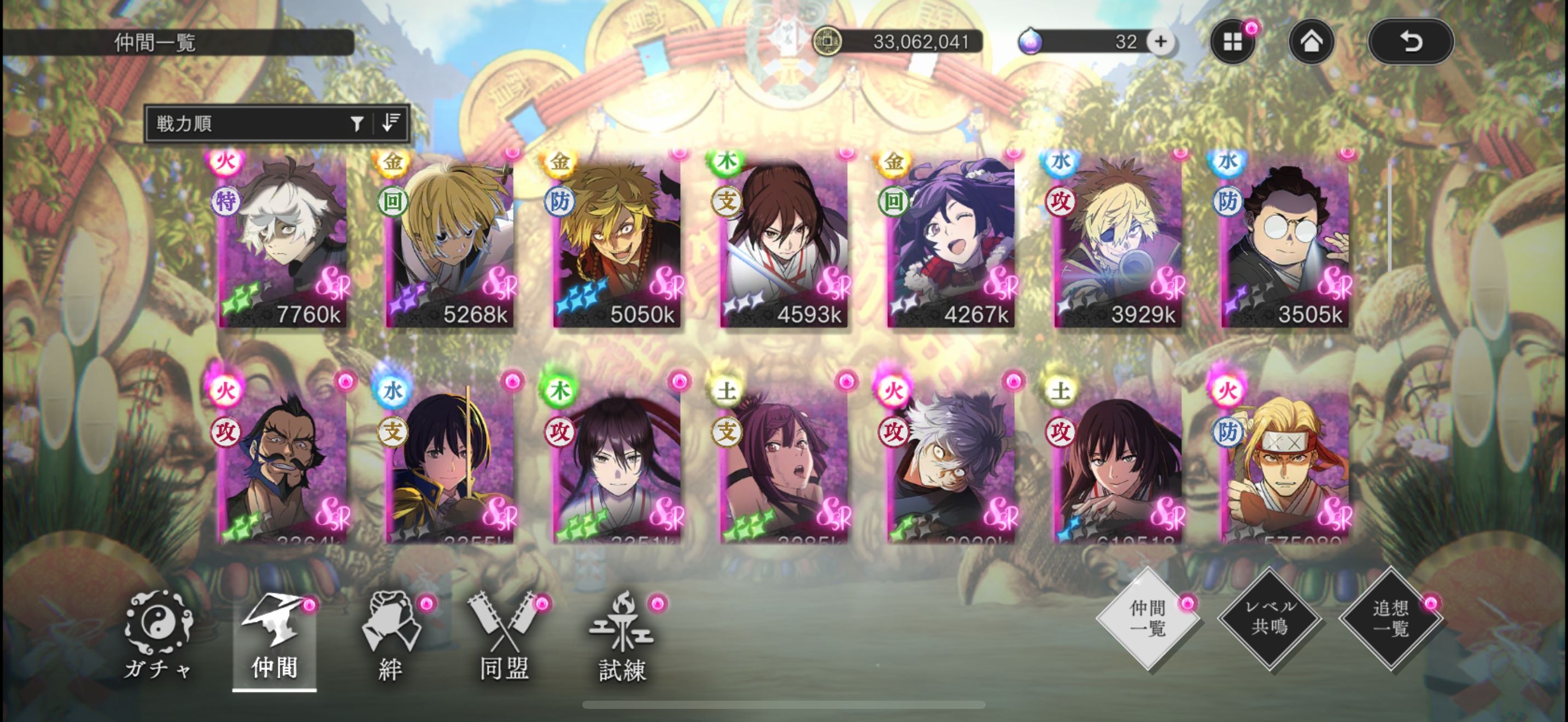Pick the 4593k brown-haired character card

(x=784, y=241)
